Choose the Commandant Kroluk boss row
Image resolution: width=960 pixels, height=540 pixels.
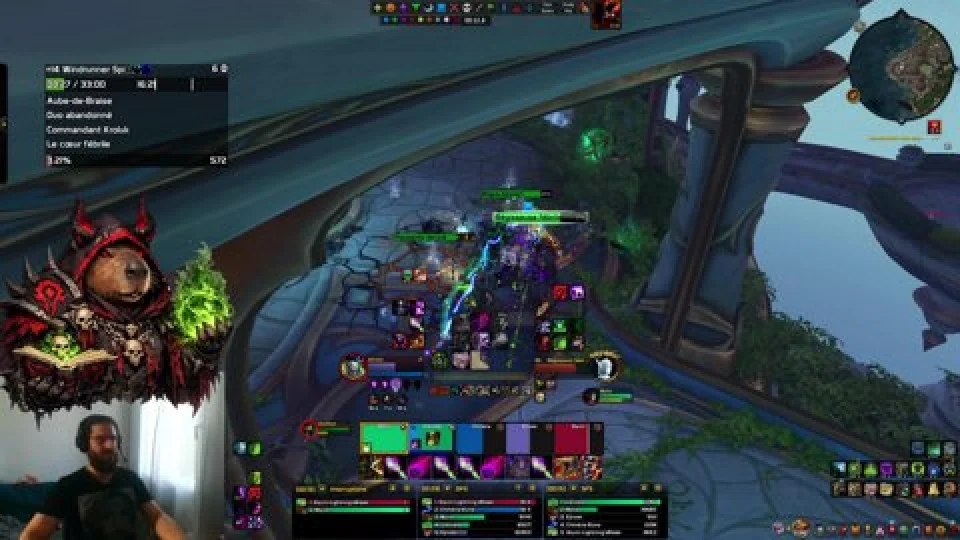tap(88, 130)
